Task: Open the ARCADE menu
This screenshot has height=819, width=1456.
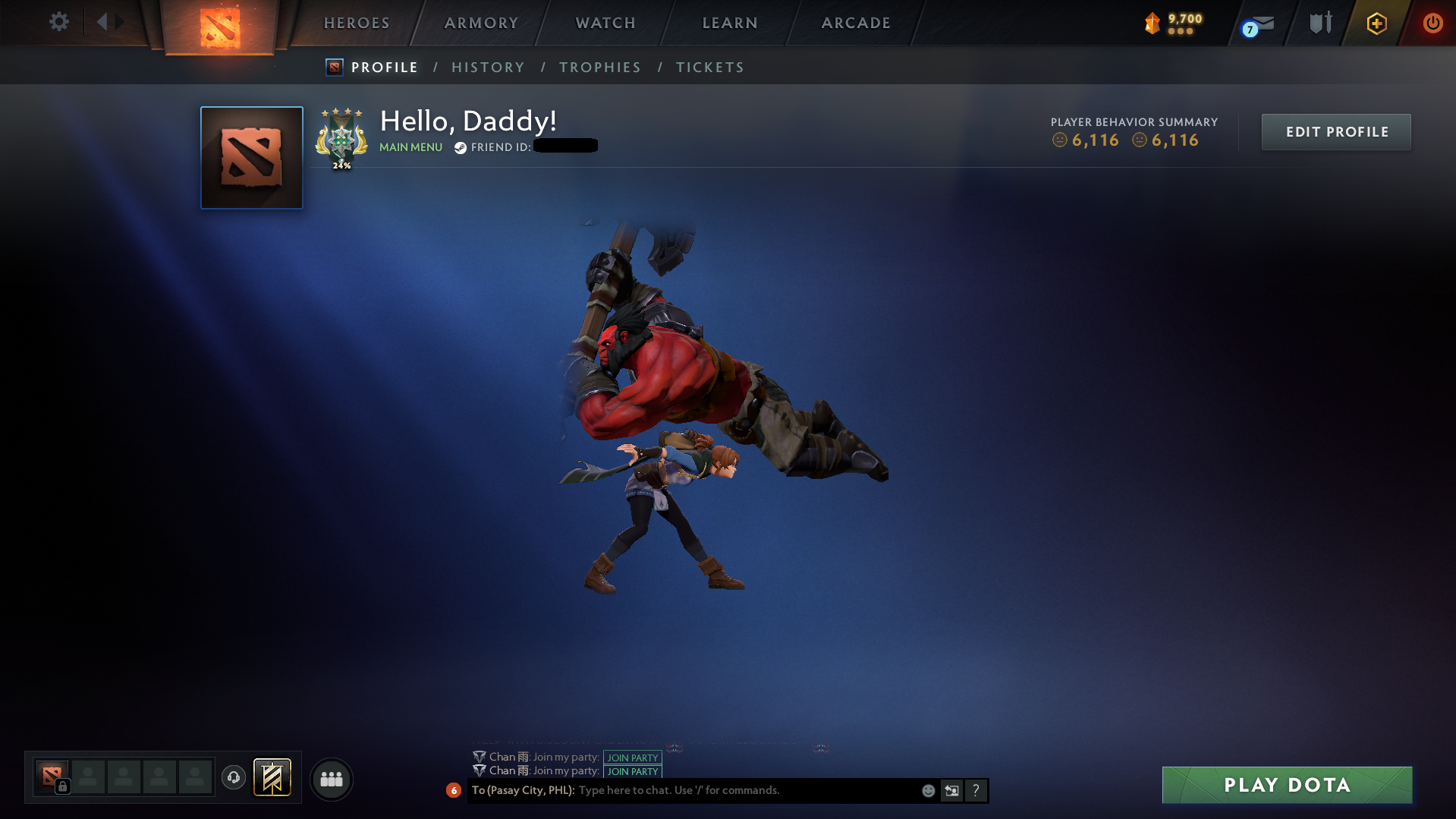Action: click(855, 23)
